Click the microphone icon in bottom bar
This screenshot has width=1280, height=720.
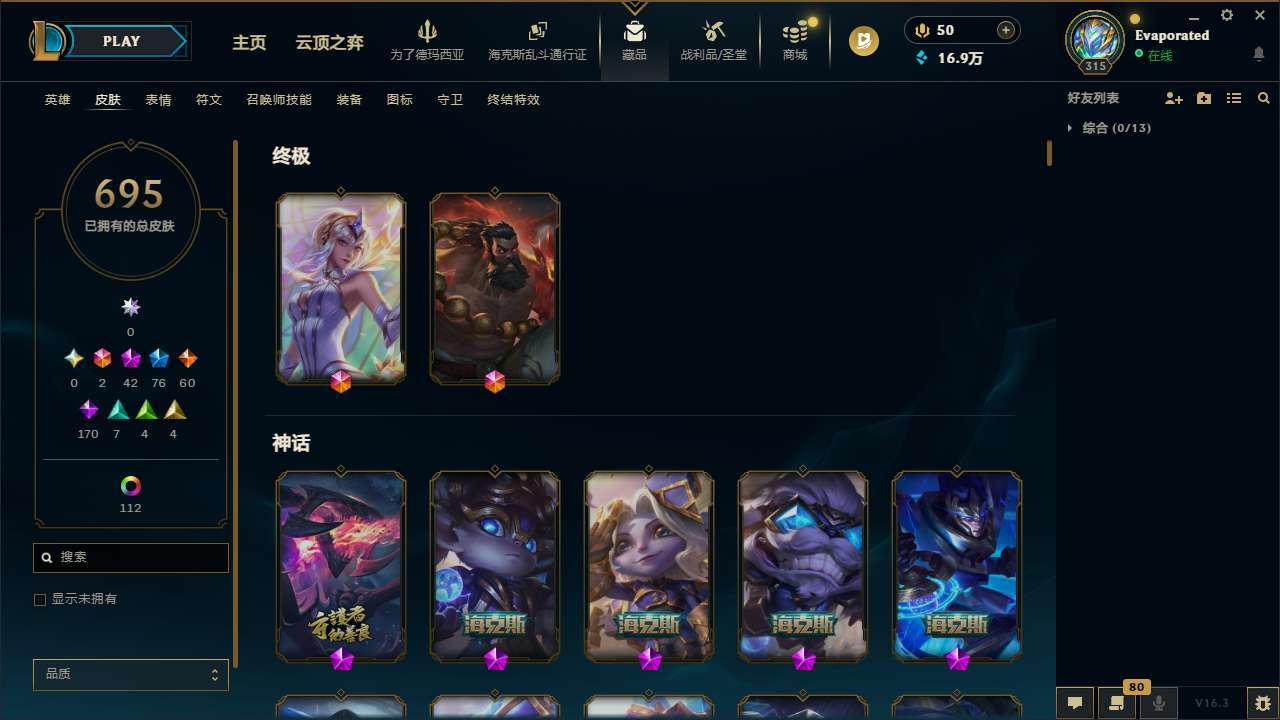coord(1158,701)
